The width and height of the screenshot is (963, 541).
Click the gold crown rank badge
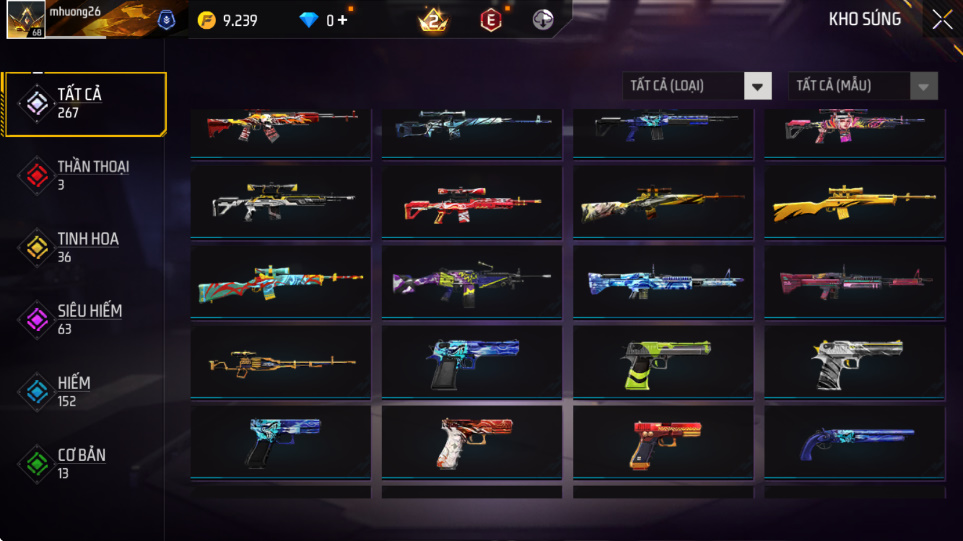pos(433,20)
